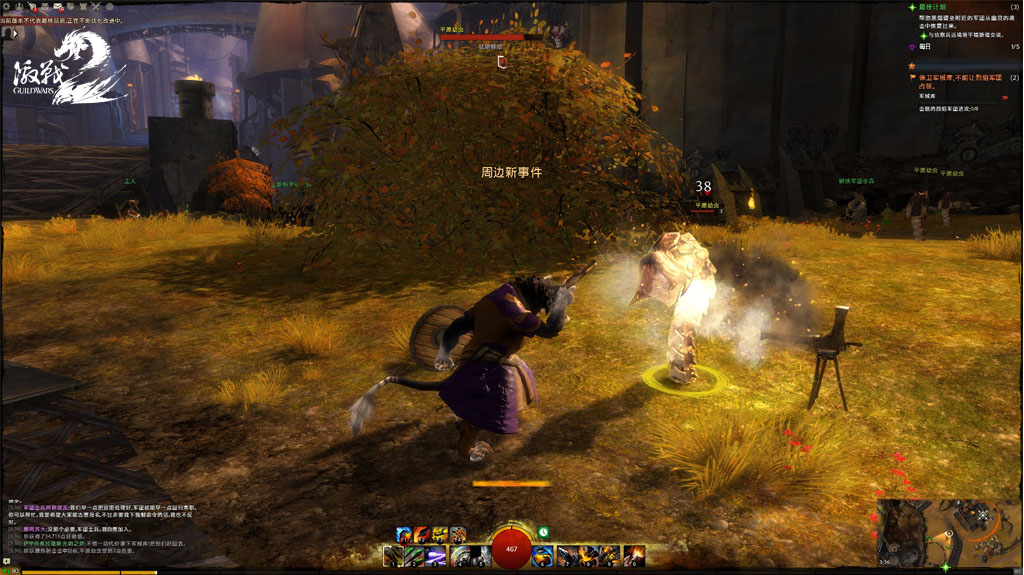Use the utility skill in slot 7
This screenshot has width=1024, height=575.
pos(567,555)
